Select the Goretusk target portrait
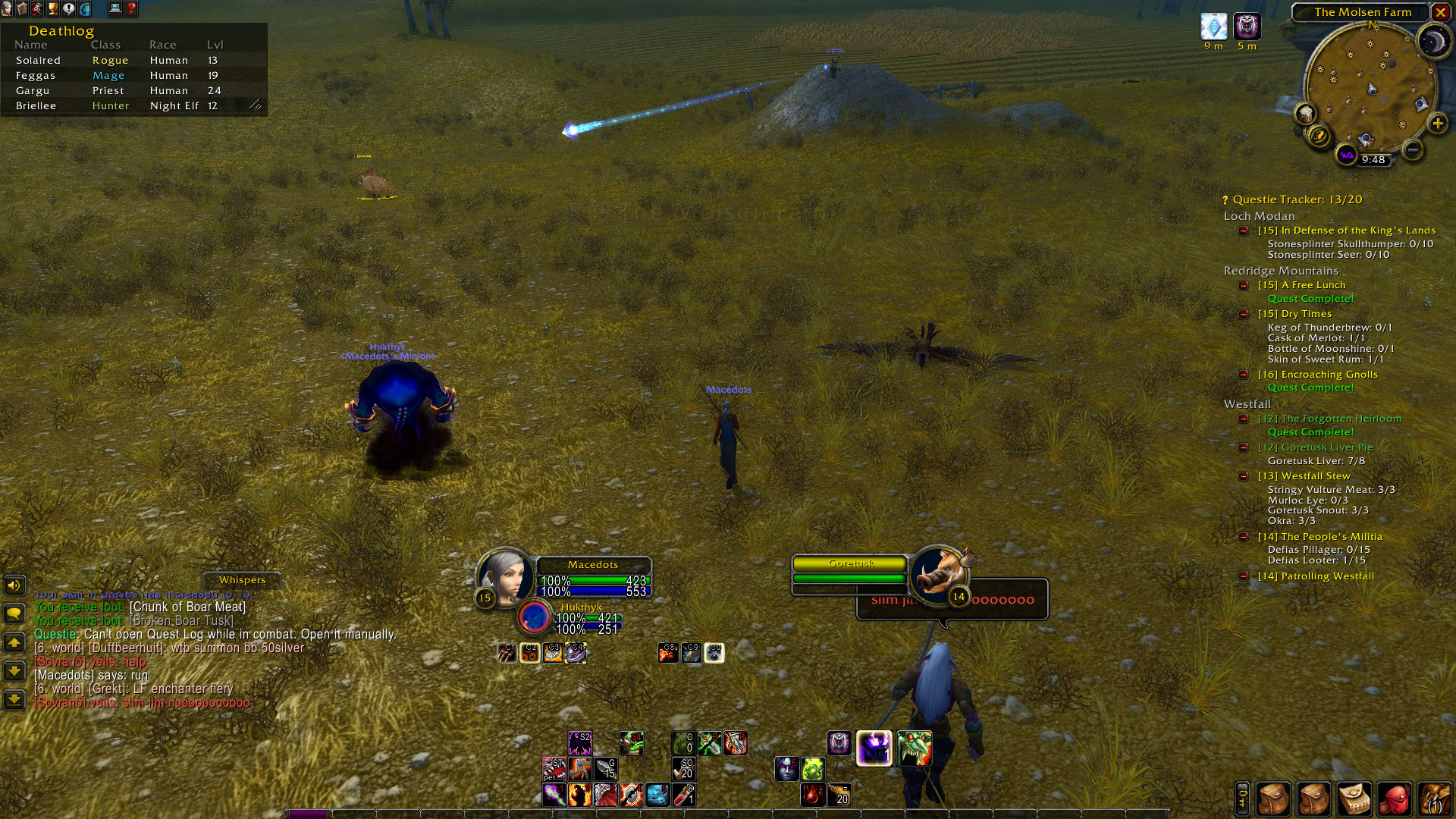 [939, 574]
